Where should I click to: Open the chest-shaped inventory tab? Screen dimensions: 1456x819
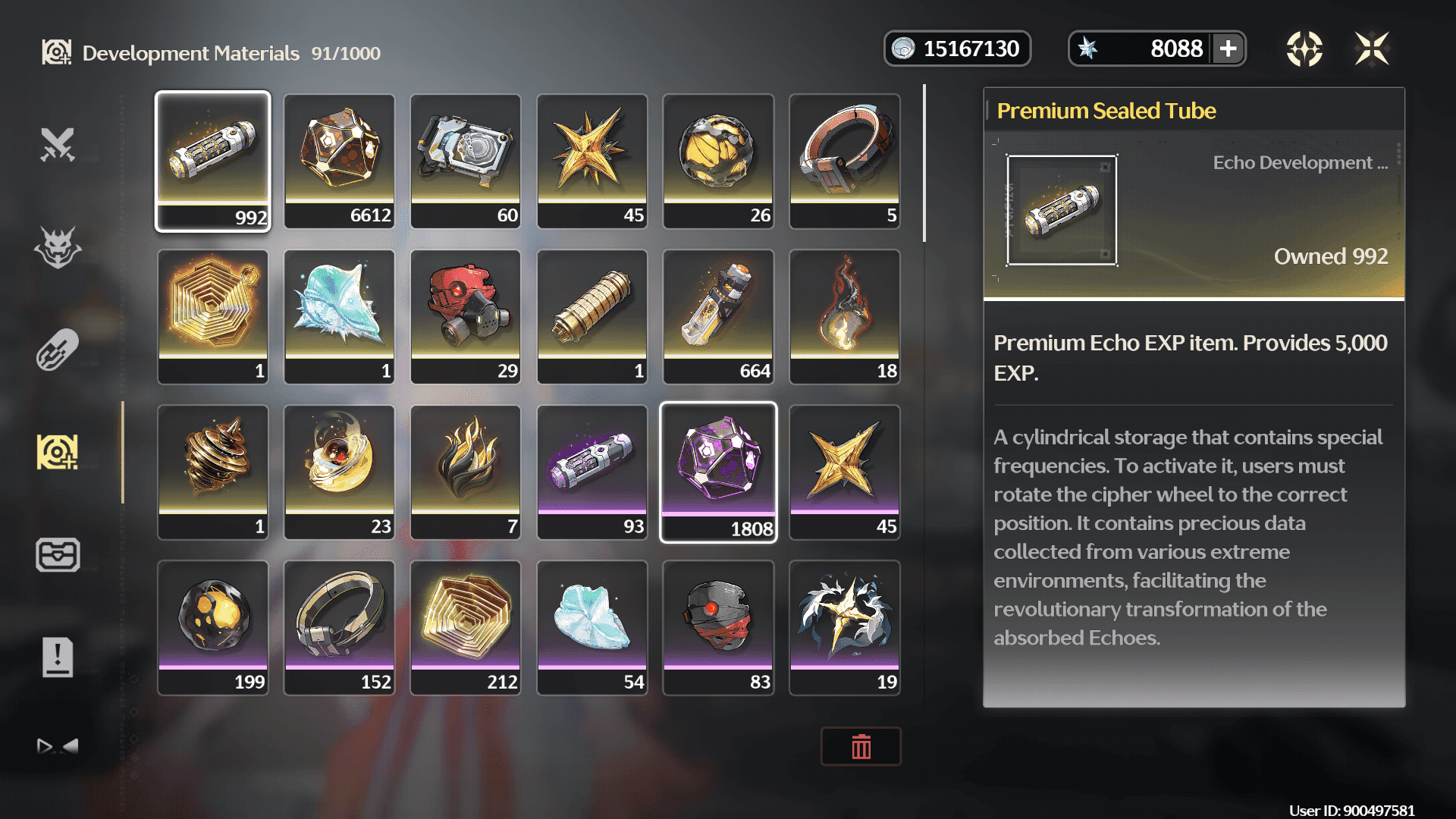58,554
